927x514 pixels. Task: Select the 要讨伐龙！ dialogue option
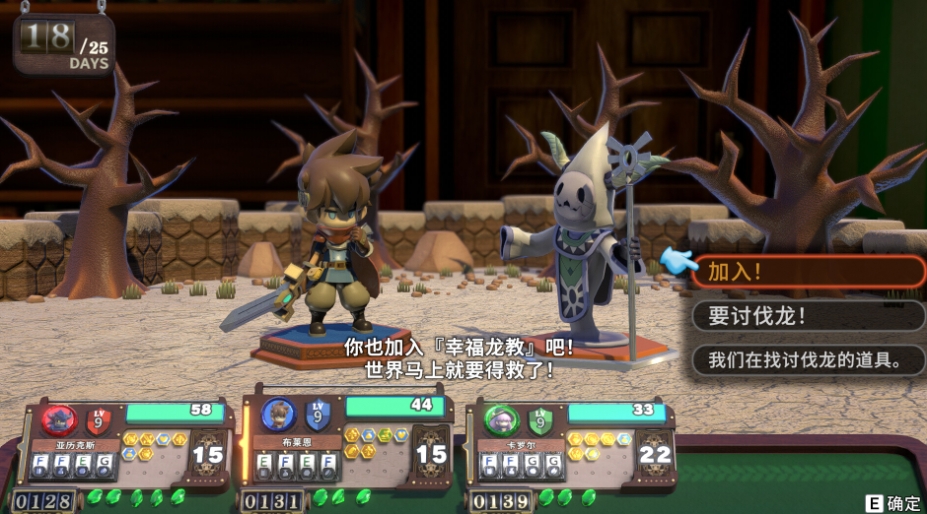coord(807,316)
